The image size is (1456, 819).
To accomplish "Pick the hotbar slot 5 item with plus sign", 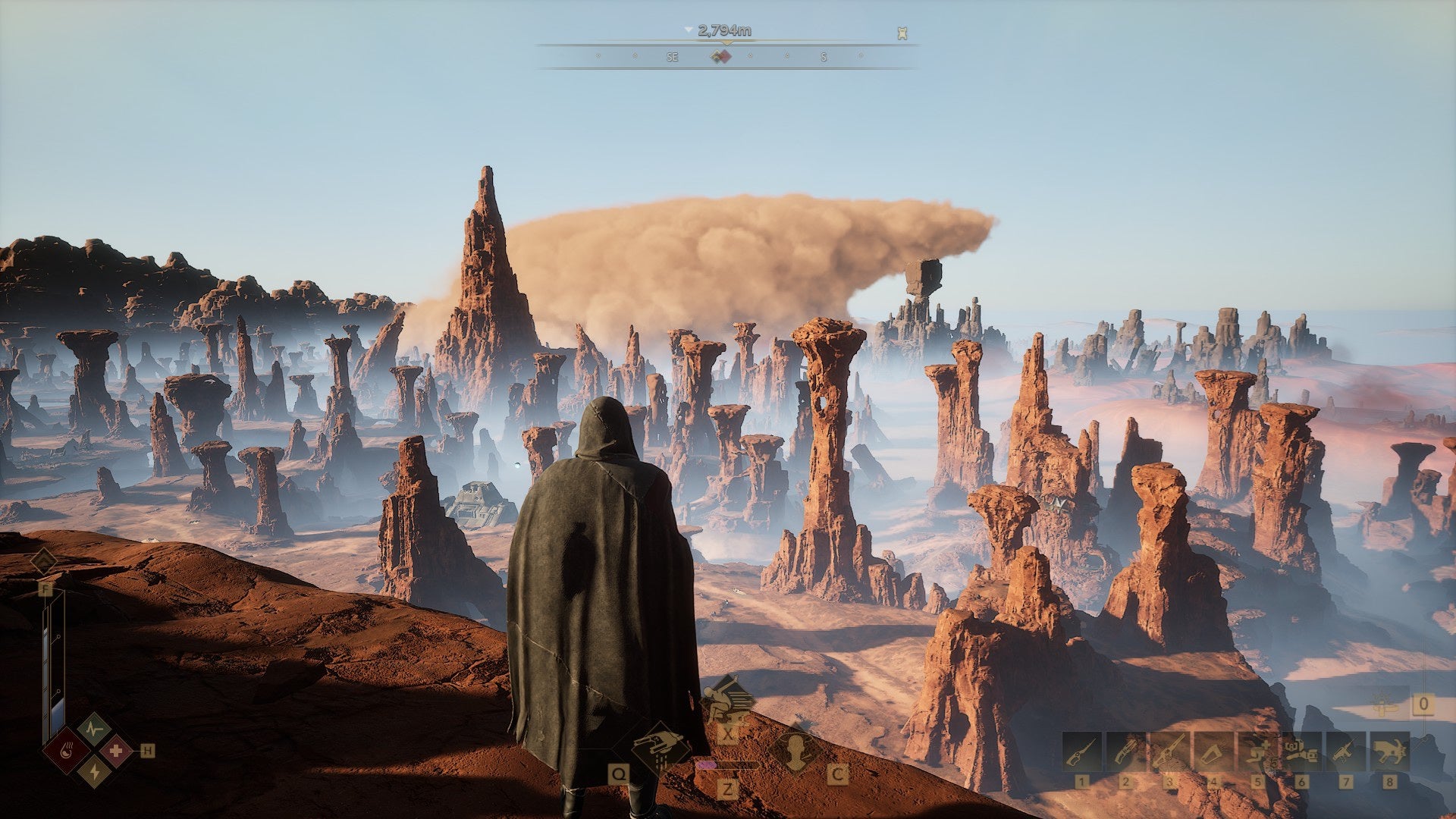I will click(1257, 752).
